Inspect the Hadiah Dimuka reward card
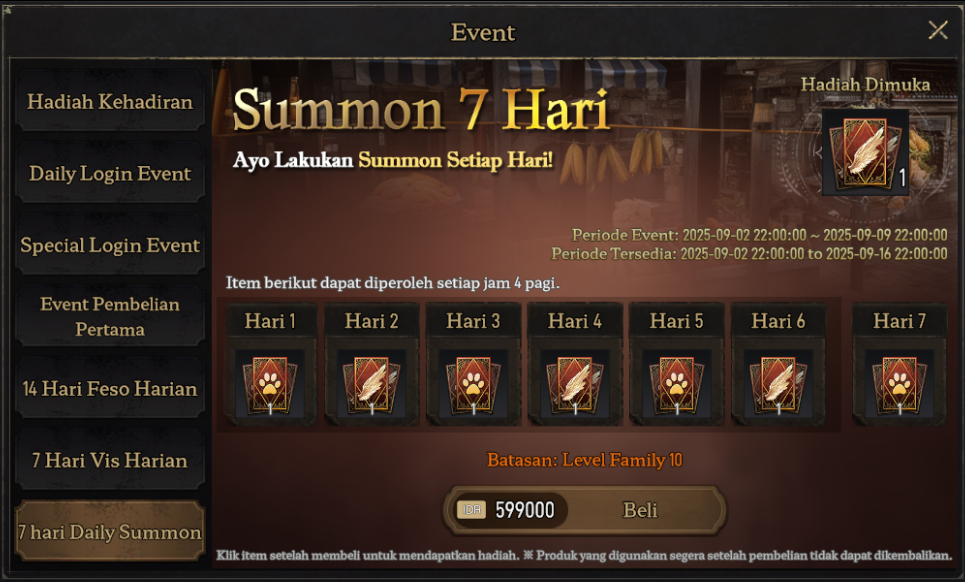Image resolution: width=965 pixels, height=582 pixels. [865, 152]
